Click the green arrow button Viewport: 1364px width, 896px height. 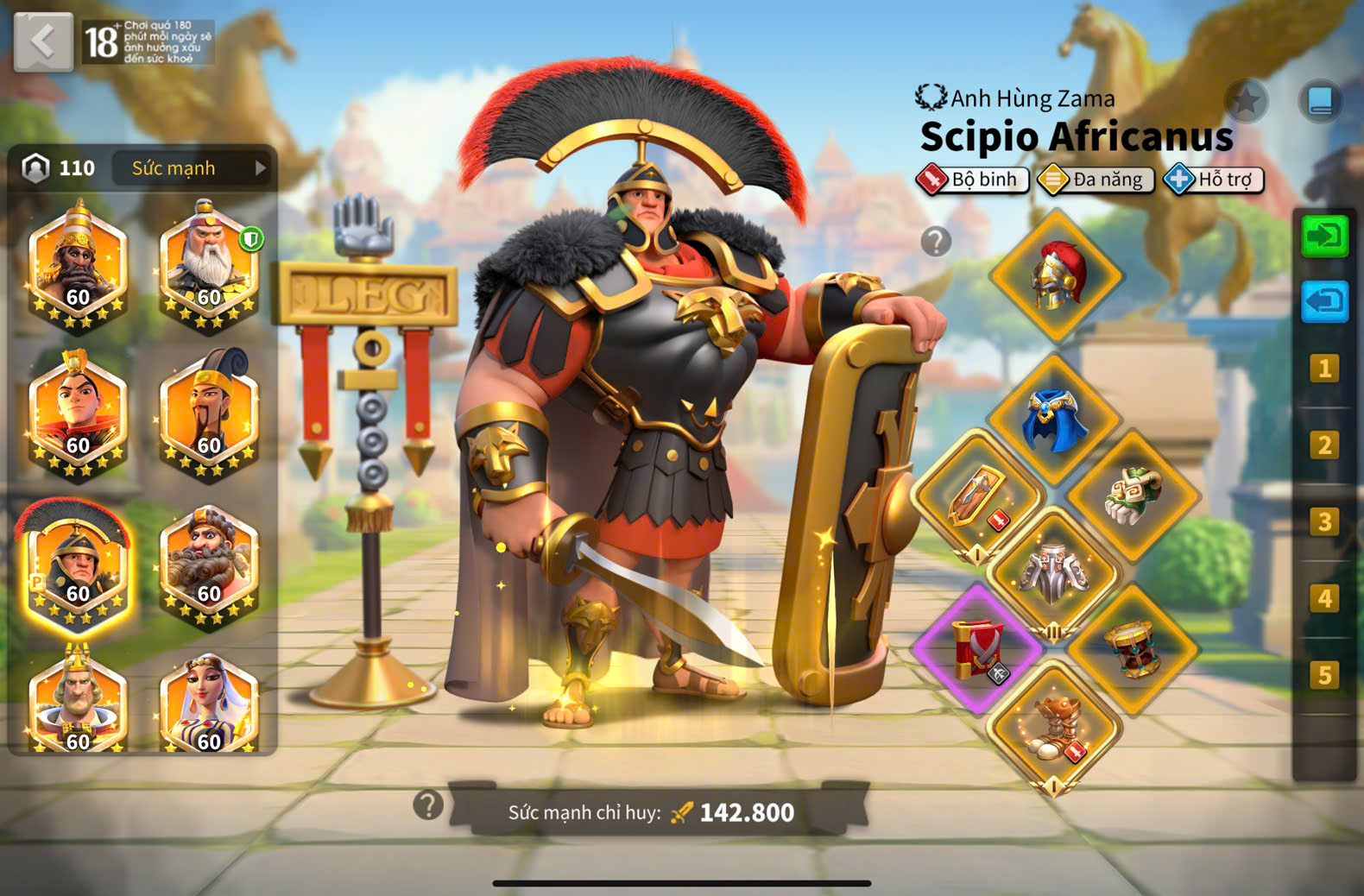pyautogui.click(x=1324, y=236)
